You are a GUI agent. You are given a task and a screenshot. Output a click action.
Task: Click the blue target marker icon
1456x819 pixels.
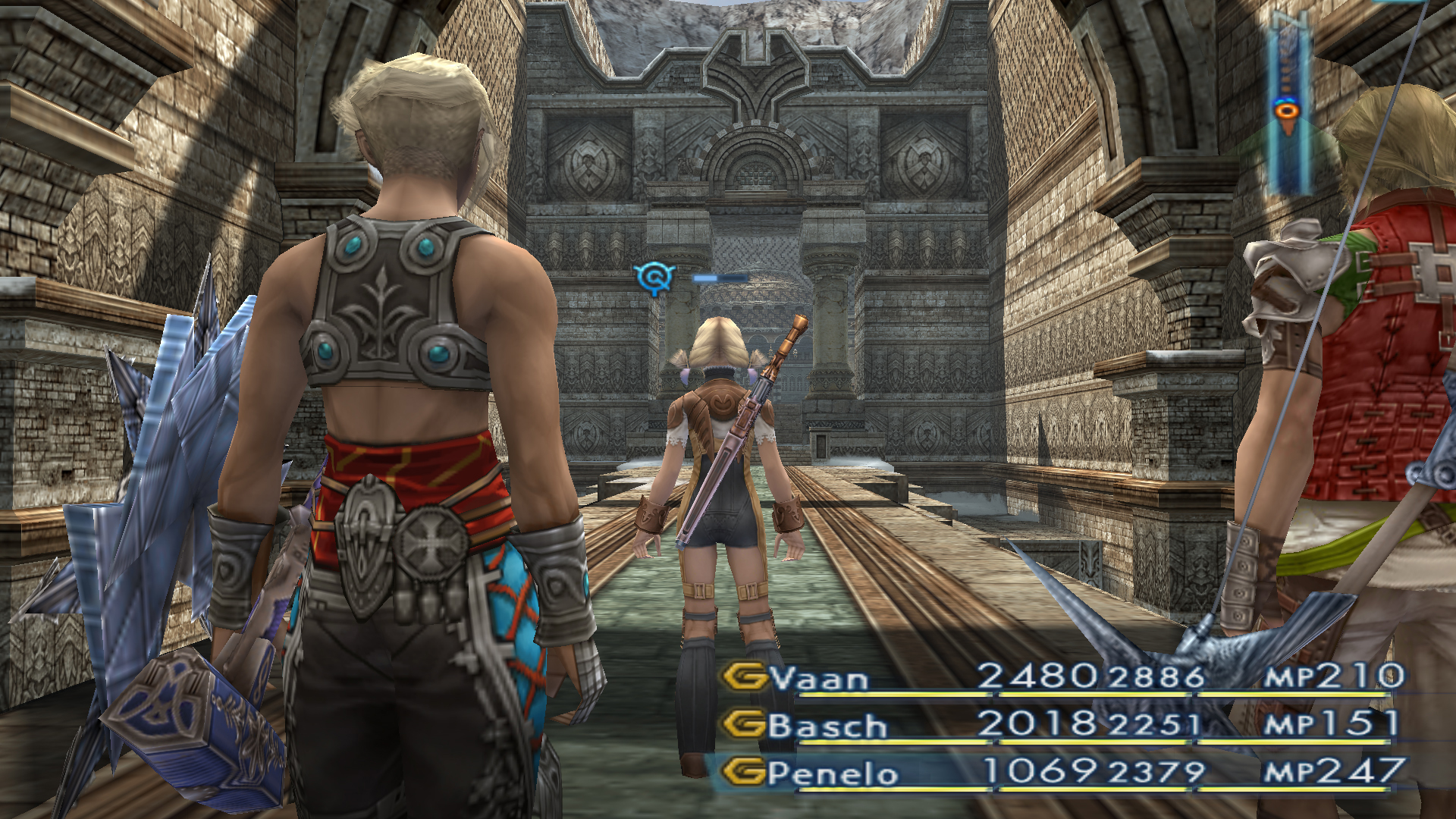tap(654, 278)
